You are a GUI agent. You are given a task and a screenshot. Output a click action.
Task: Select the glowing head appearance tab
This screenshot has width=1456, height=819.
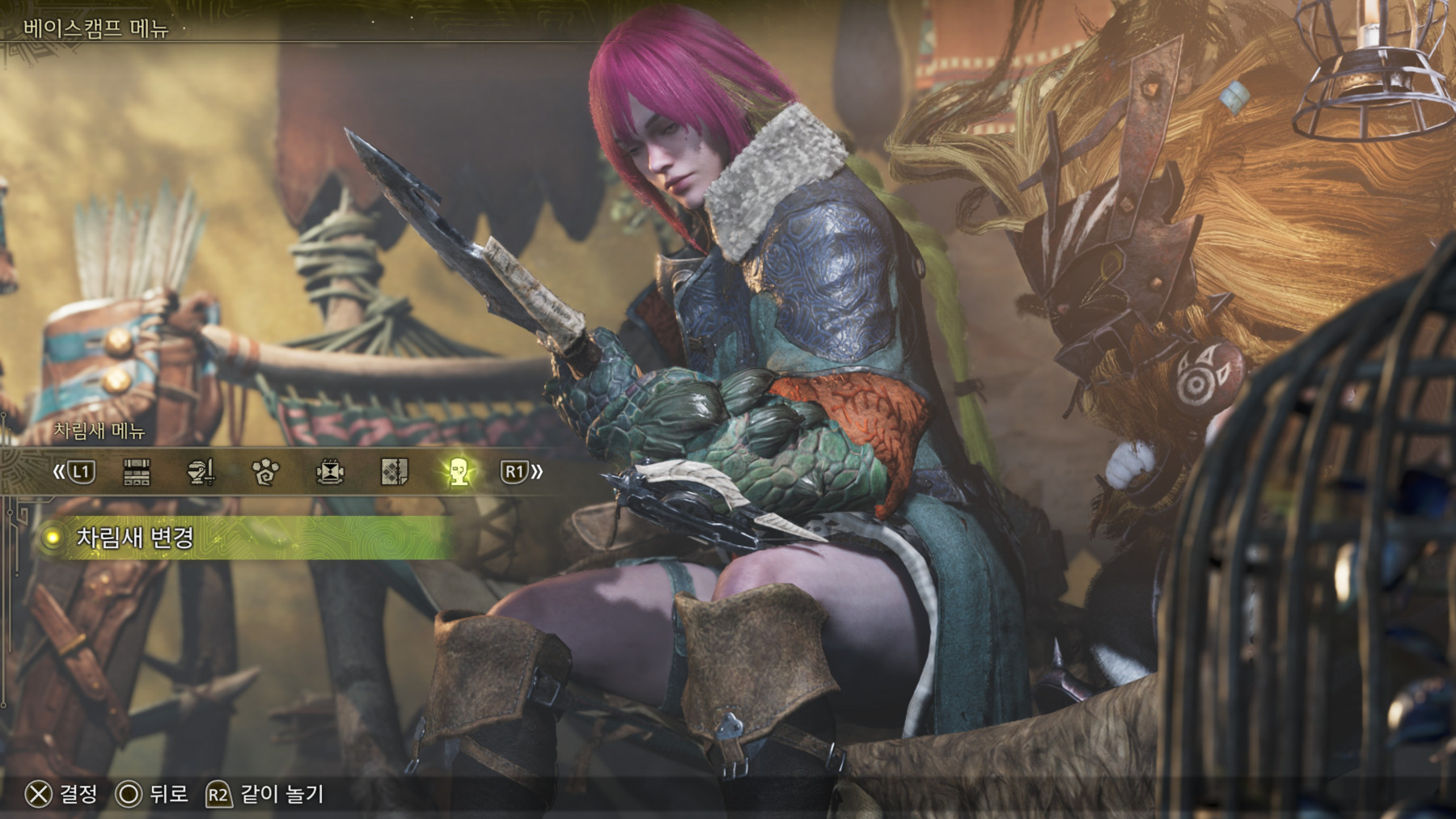coord(459,472)
